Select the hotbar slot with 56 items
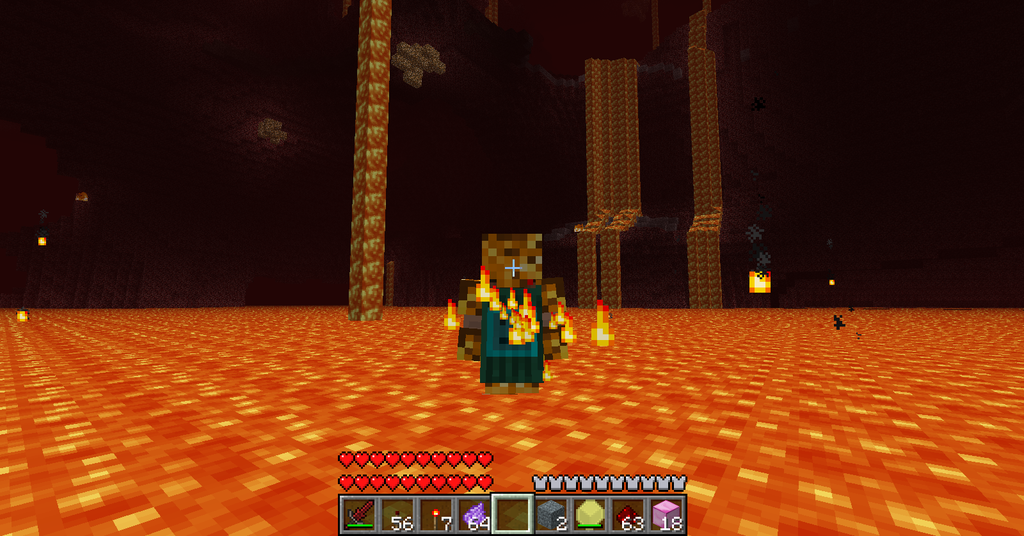Viewport: 1024px width, 536px height. click(397, 515)
